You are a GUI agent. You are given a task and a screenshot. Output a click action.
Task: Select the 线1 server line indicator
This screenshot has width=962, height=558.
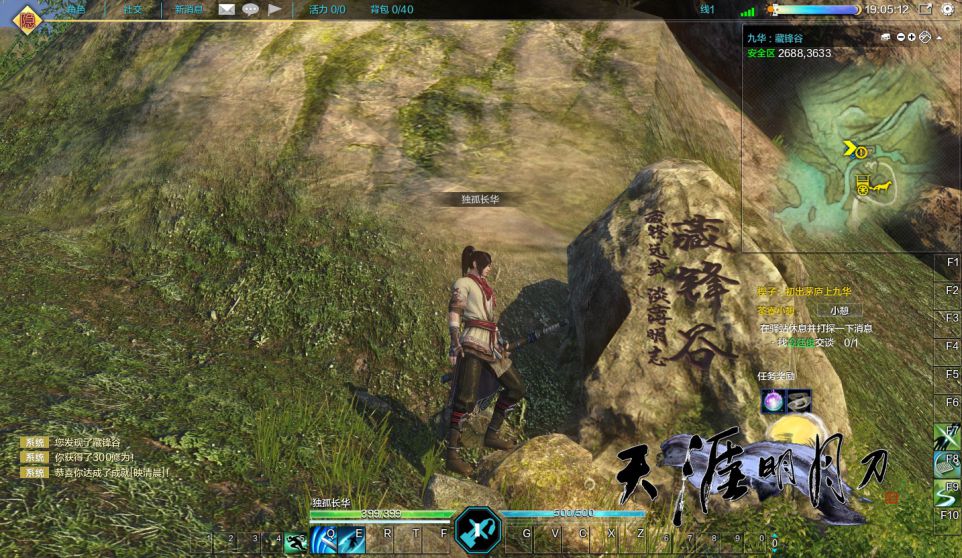click(707, 9)
